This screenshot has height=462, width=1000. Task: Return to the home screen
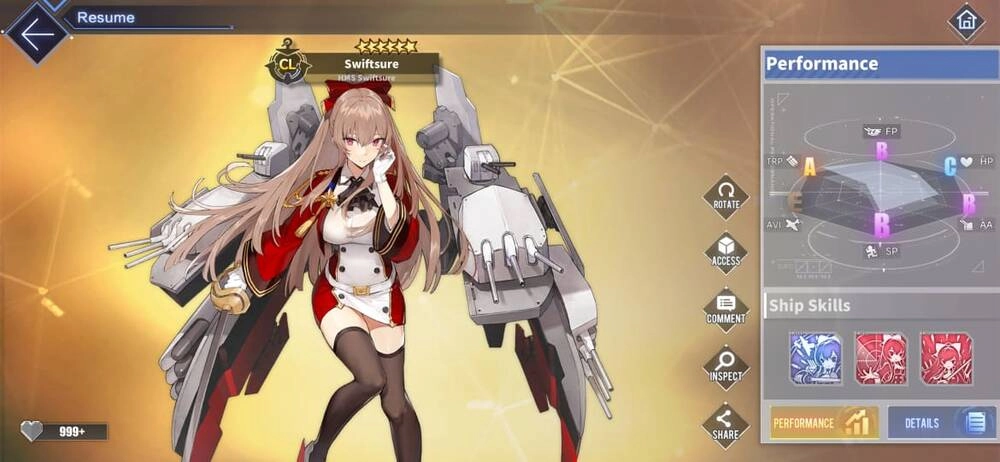(x=965, y=22)
